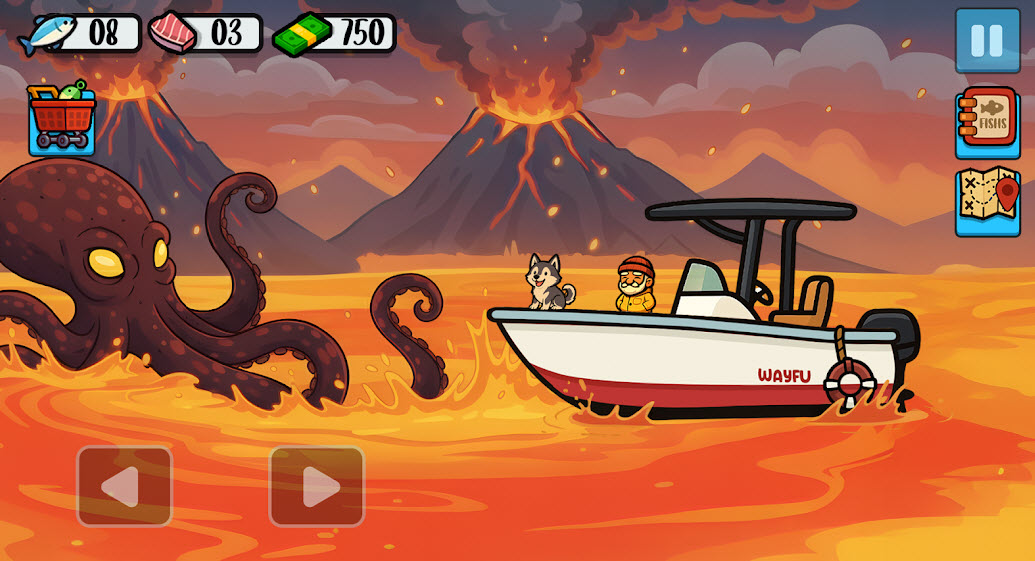Open the treasure map
Screen dimensions: 1035x561
pyautogui.click(x=987, y=201)
